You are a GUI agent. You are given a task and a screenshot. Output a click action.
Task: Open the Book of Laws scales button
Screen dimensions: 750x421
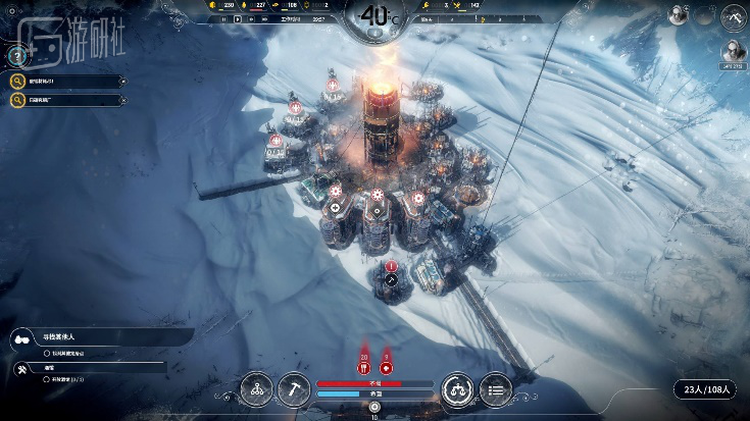pos(457,387)
